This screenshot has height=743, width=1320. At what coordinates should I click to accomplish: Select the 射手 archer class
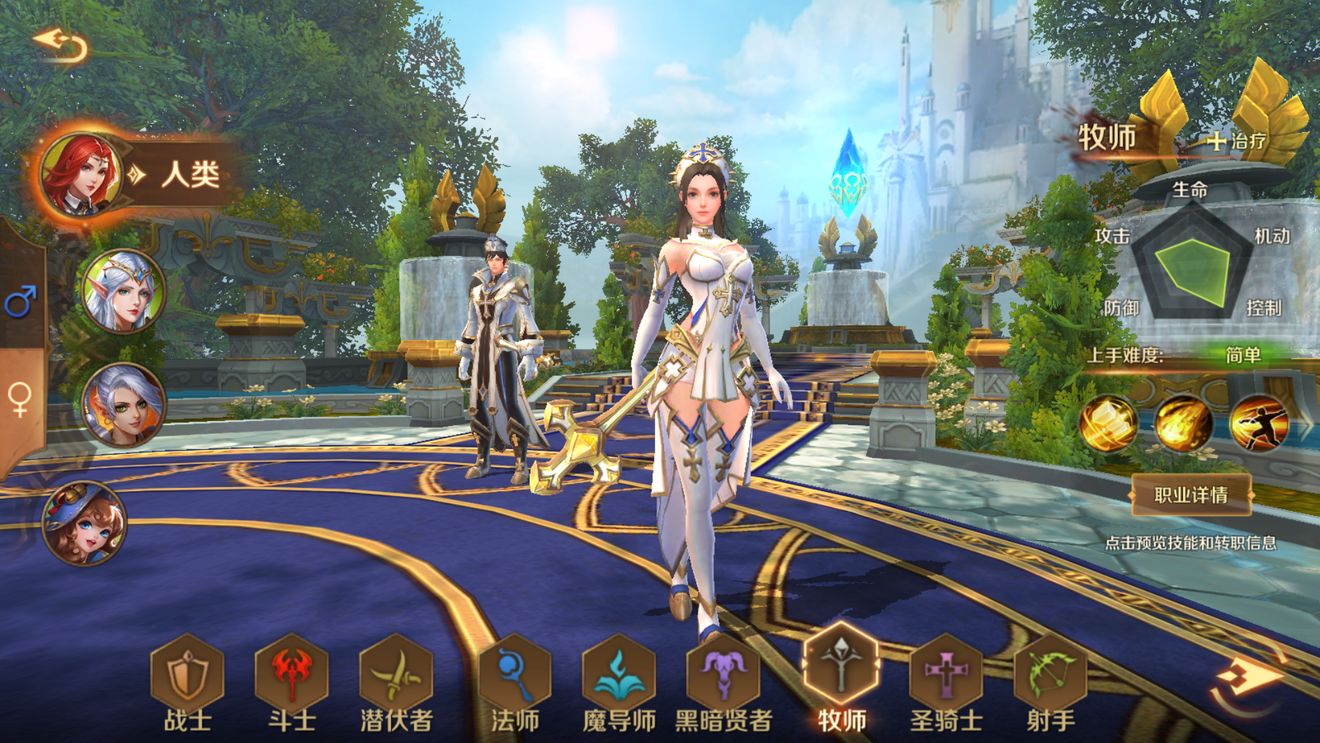click(x=1050, y=672)
